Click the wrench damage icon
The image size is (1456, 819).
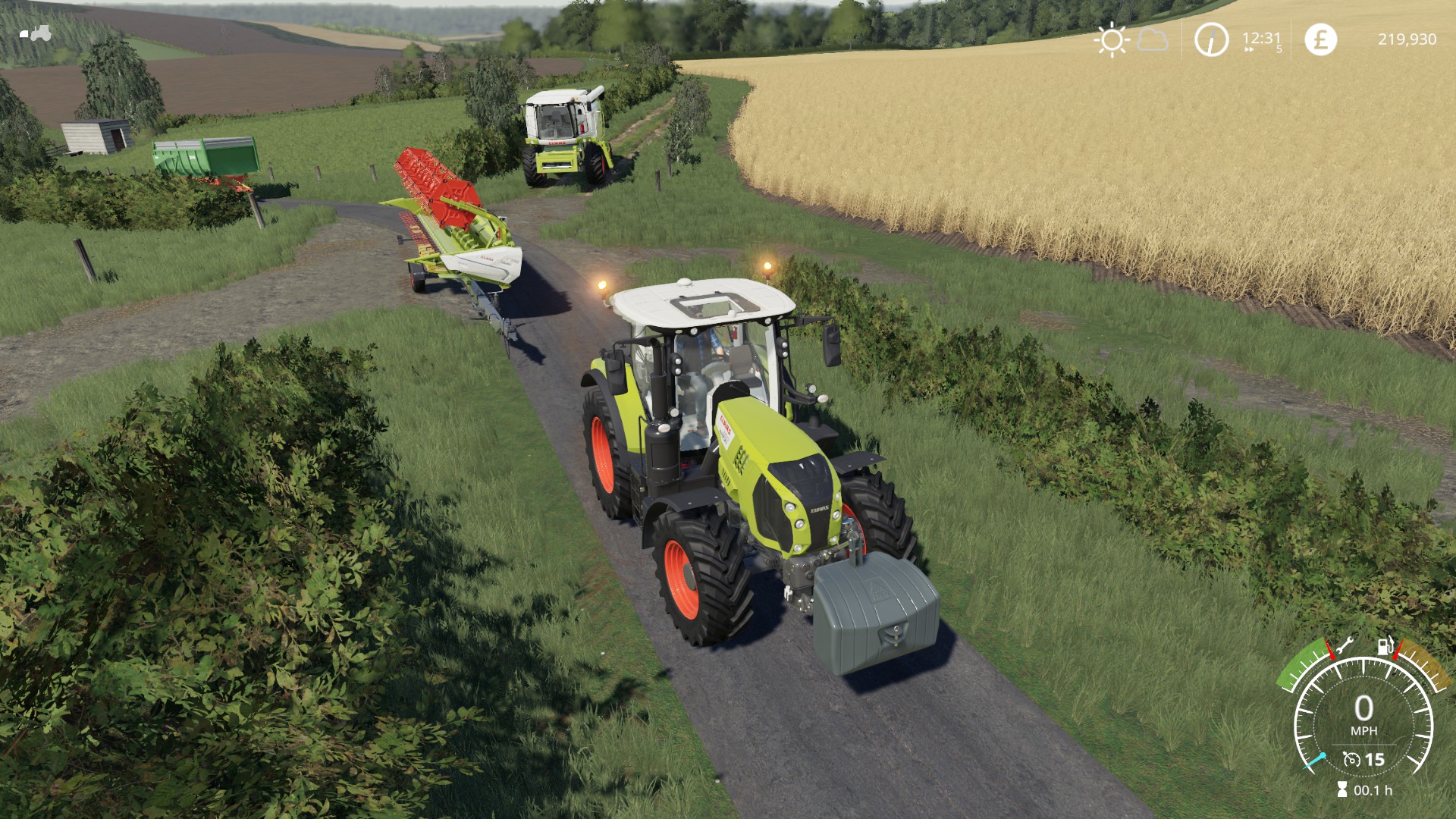(x=1344, y=647)
